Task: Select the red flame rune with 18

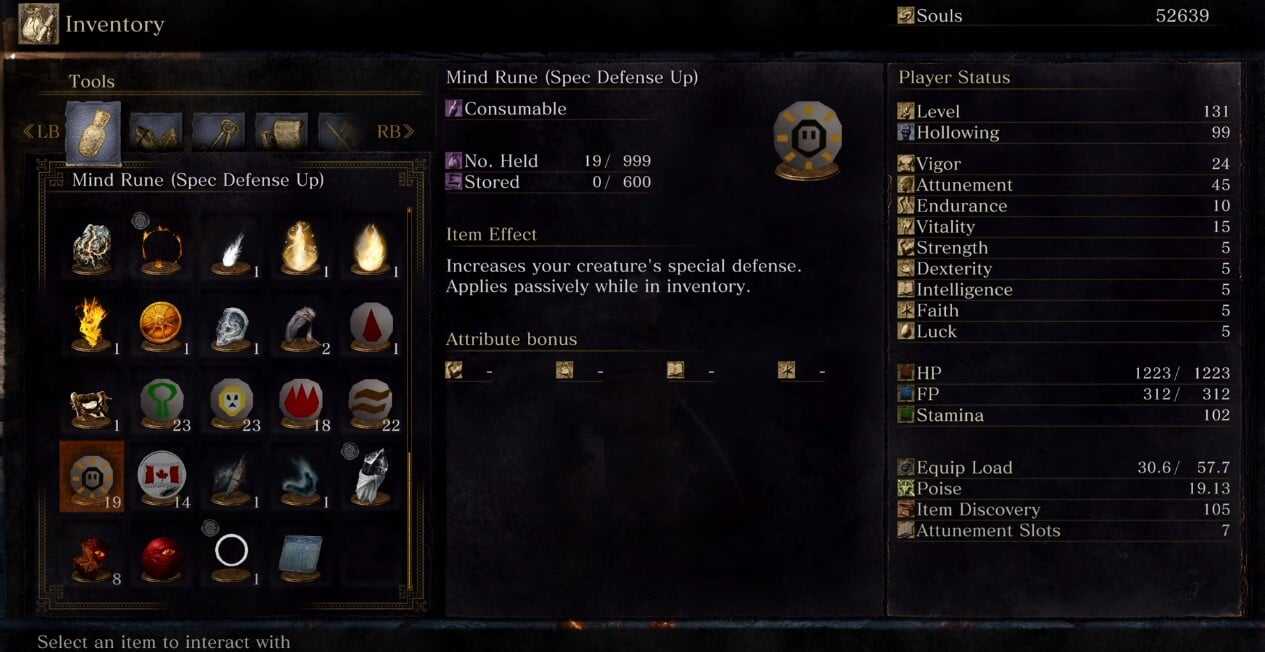Action: tap(300, 402)
